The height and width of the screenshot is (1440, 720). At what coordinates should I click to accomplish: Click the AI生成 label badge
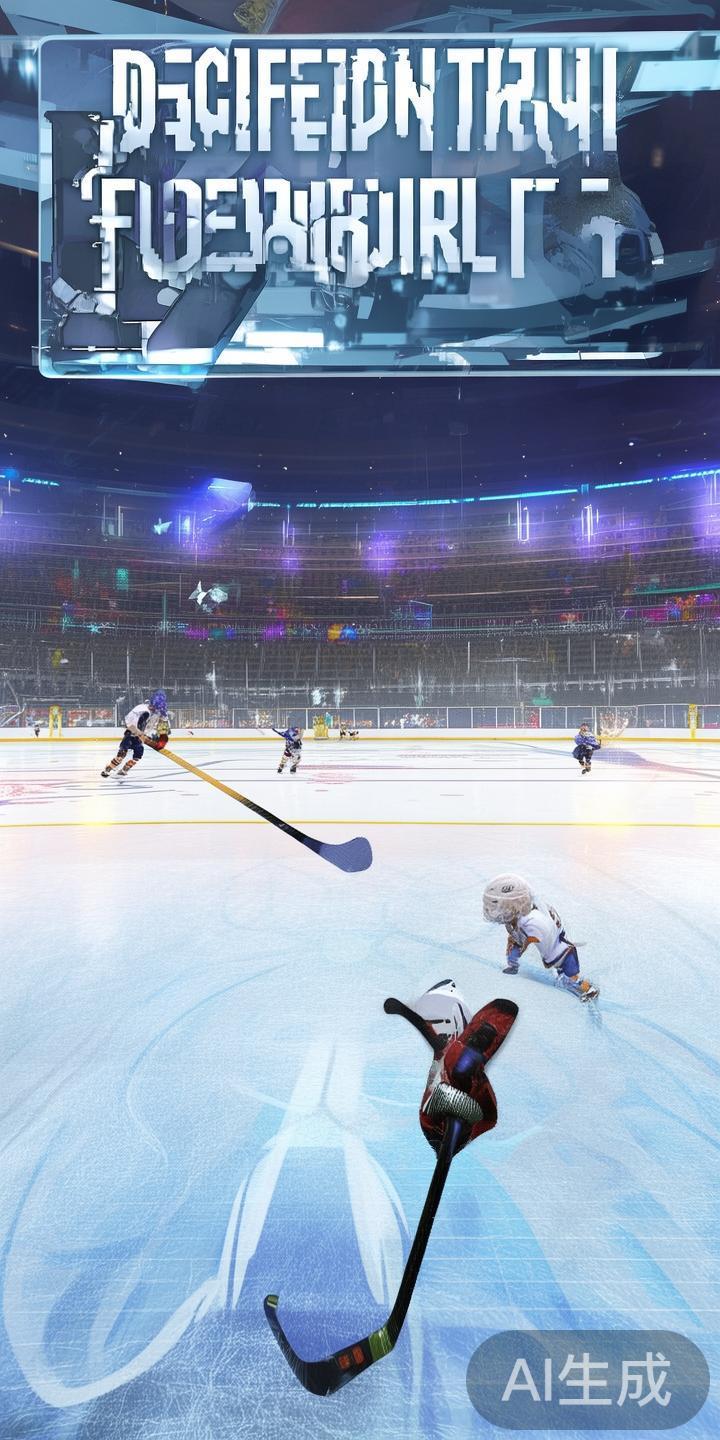pyautogui.click(x=587, y=1381)
